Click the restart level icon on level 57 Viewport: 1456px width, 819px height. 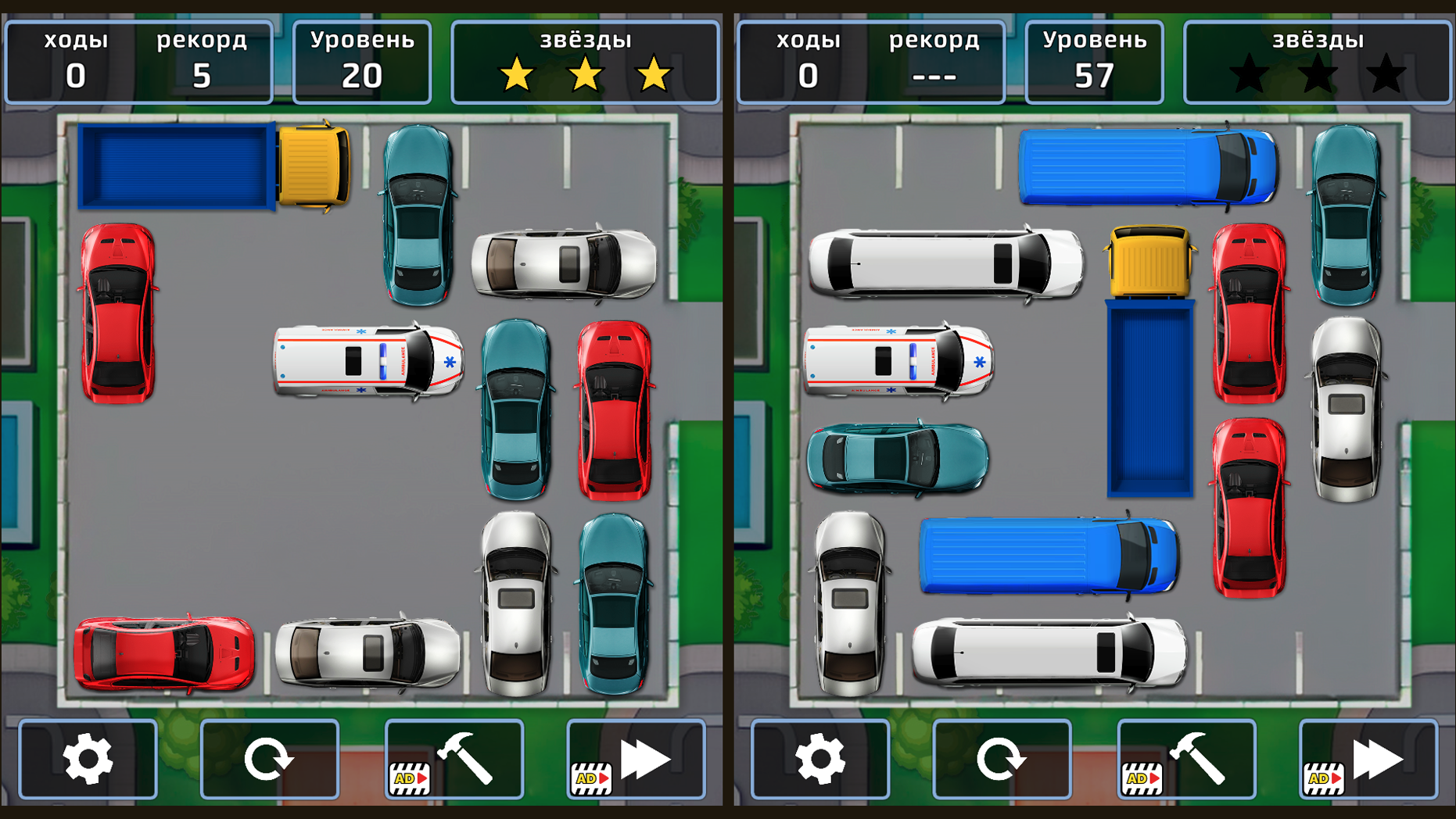(1001, 758)
